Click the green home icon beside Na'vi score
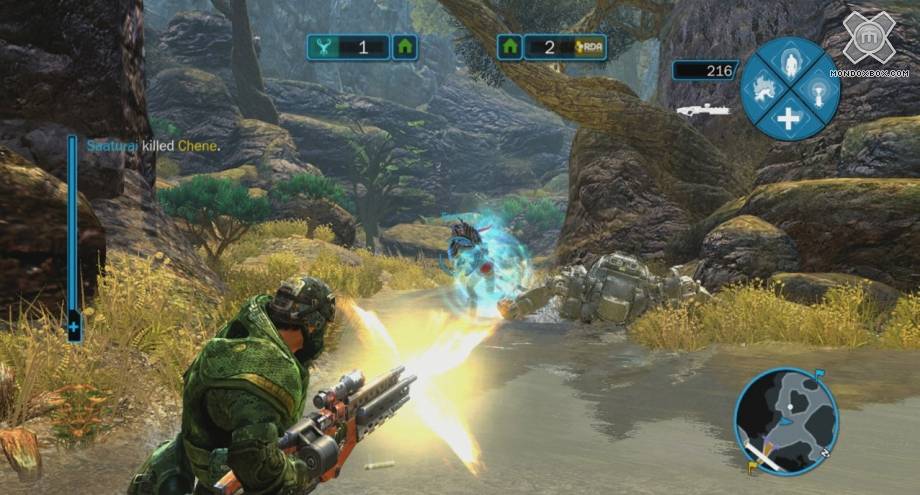The image size is (920, 495). point(404,46)
